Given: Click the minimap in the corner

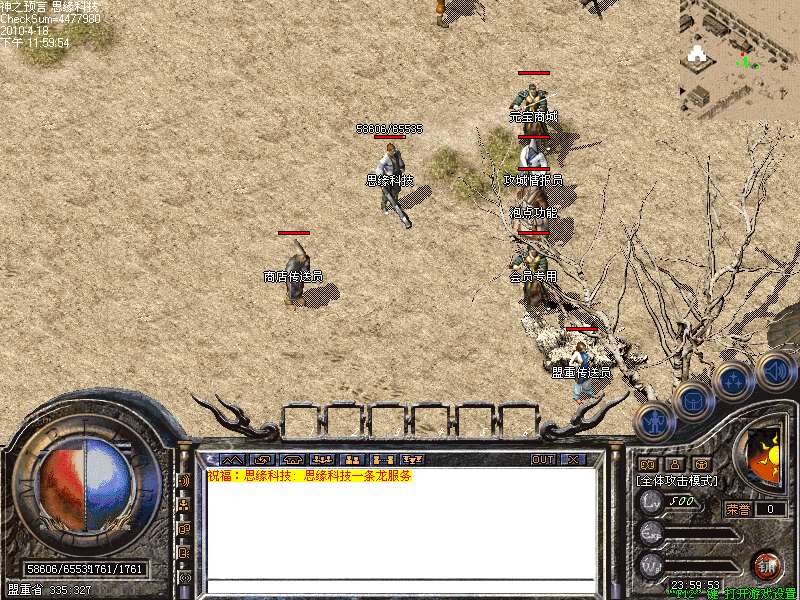Looking at the screenshot, I should pos(739,58).
